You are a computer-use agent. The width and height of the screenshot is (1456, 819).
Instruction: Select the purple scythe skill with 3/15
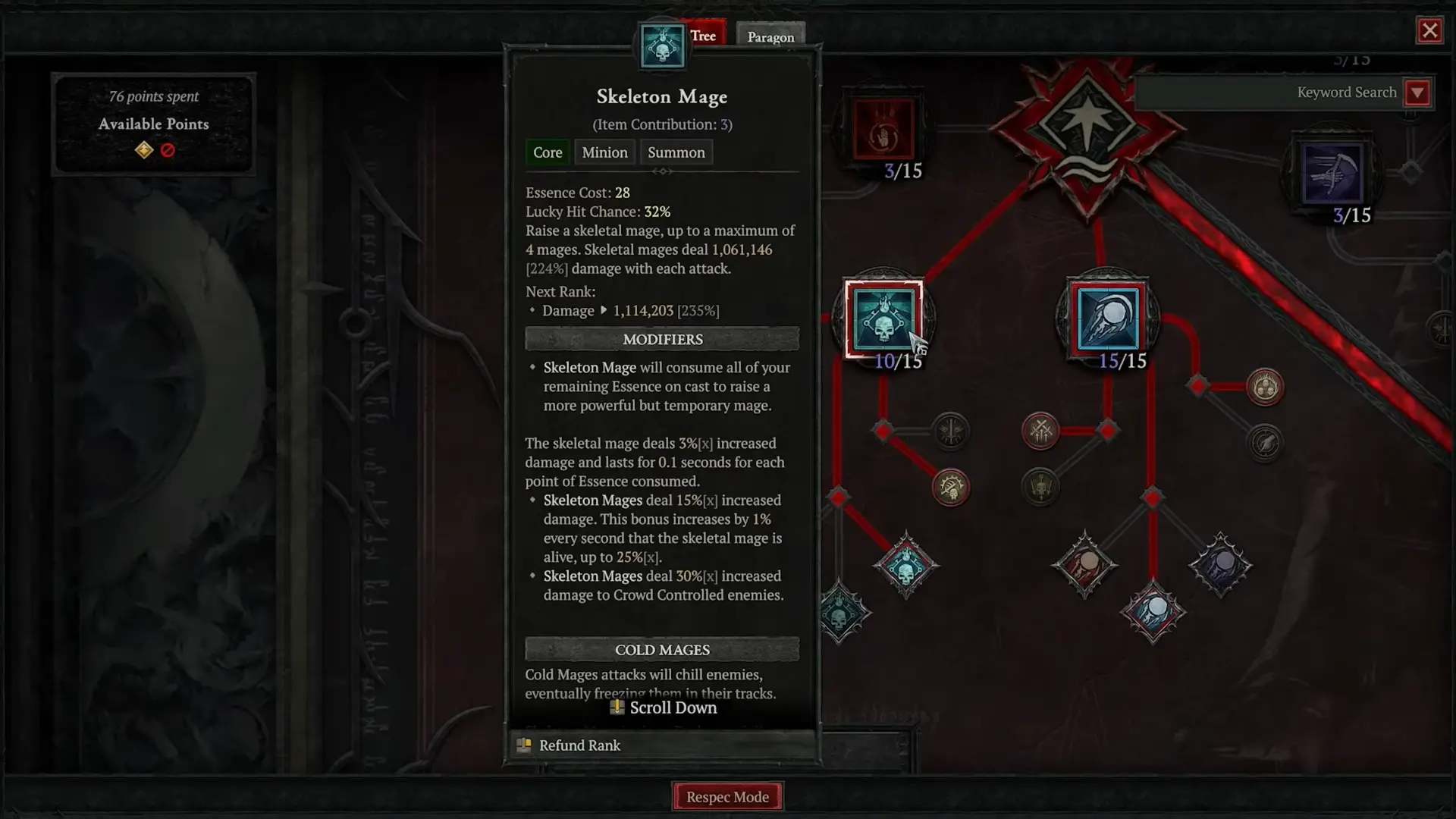[x=1332, y=174]
